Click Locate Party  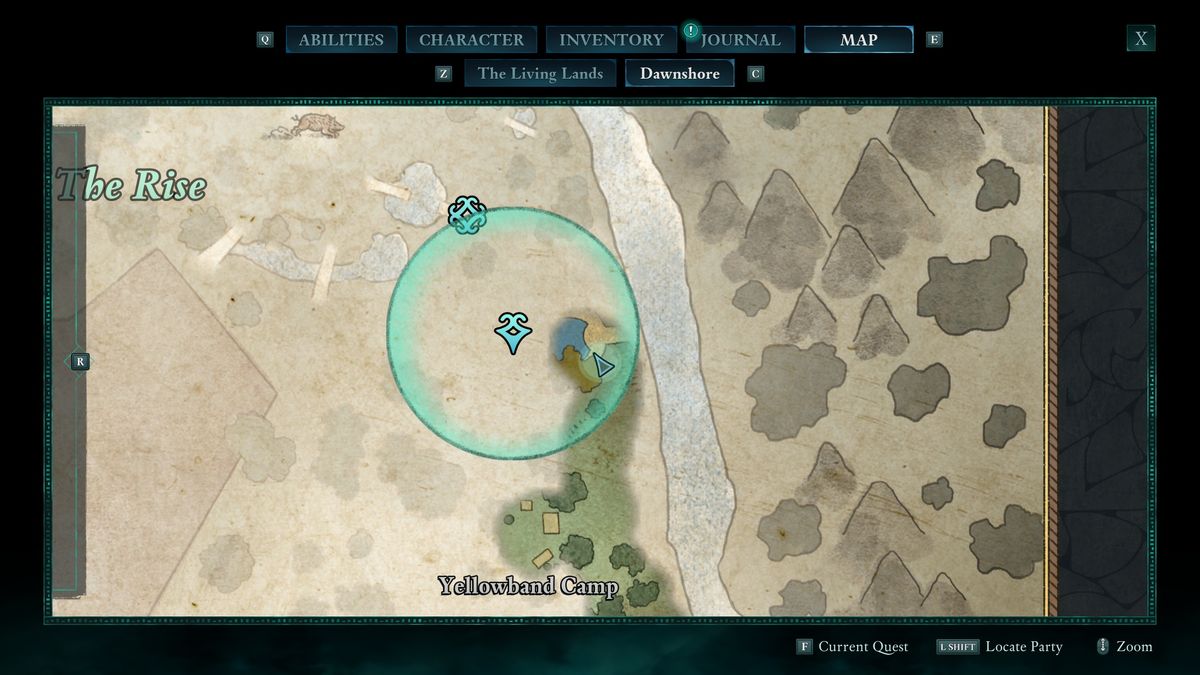pyautogui.click(x=999, y=647)
